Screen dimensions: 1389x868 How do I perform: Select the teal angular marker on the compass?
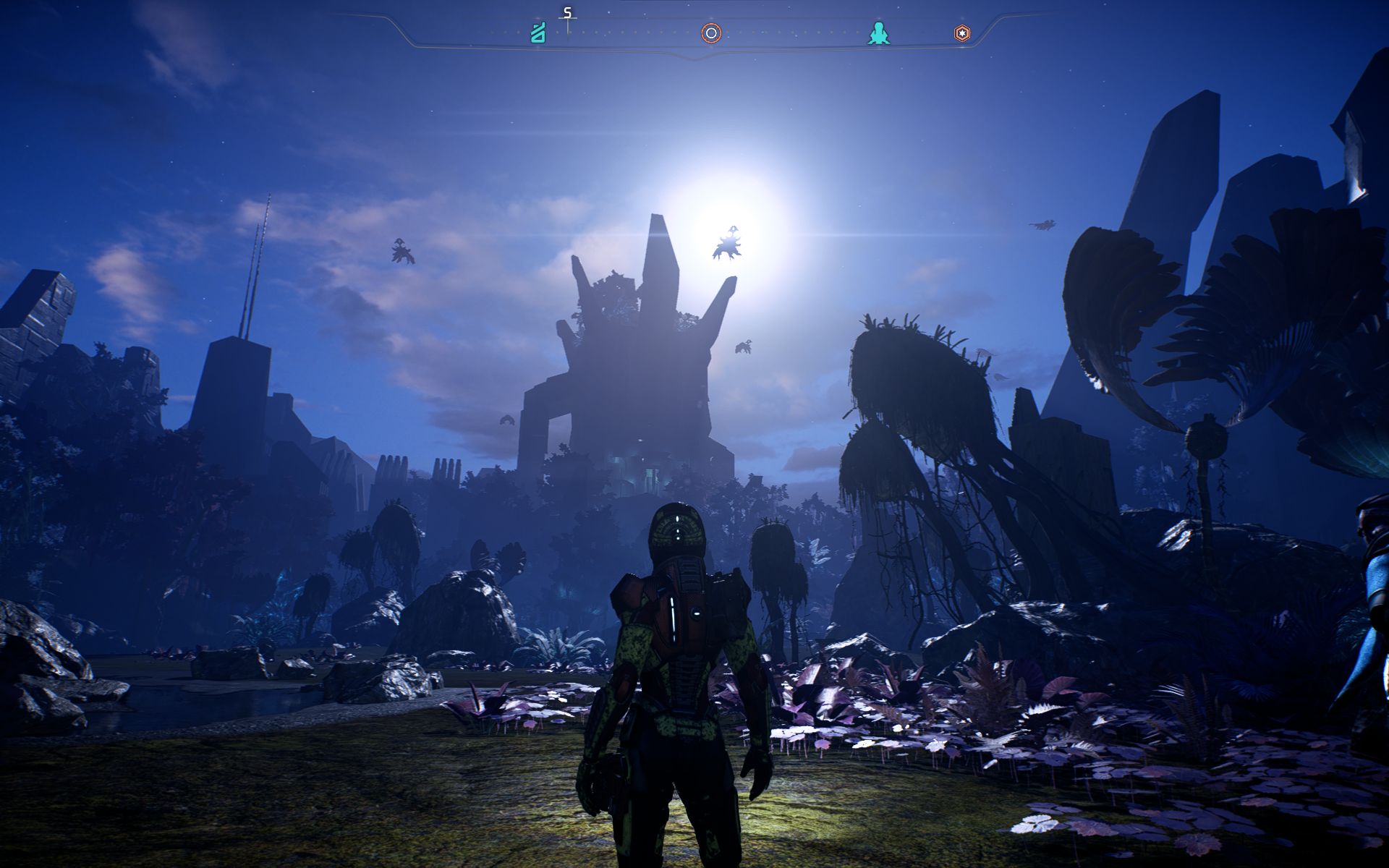(538, 33)
